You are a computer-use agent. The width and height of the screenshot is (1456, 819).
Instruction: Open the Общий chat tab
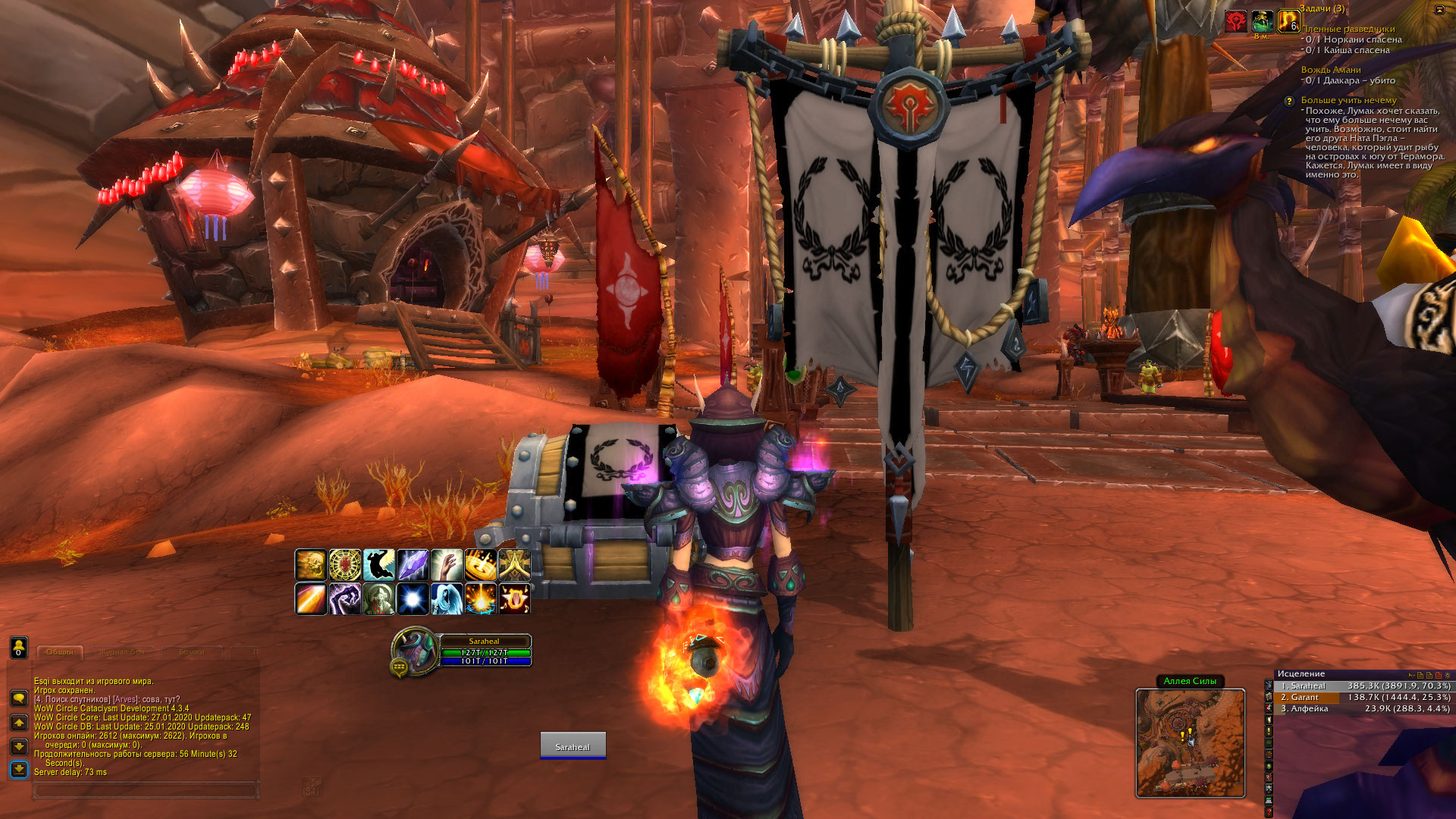pos(59,652)
